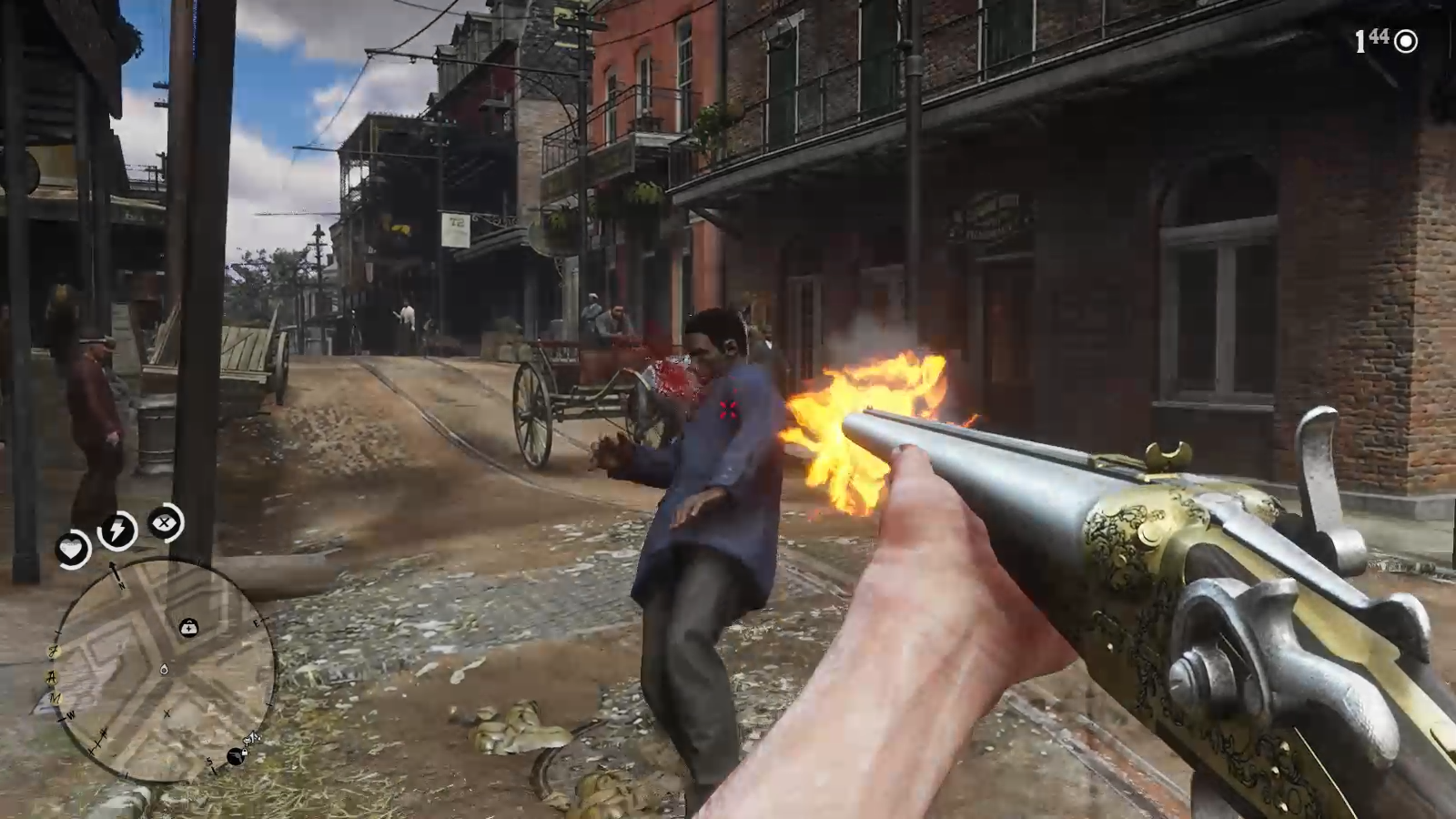This screenshot has height=819, width=1456.
Task: Select the doctor's bag marker on minimap
Action: click(188, 627)
